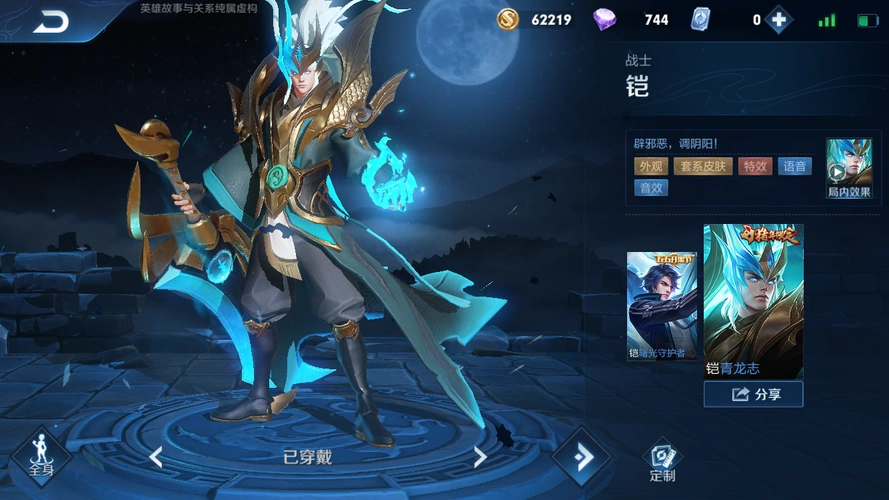Select the 外观 tag
The image size is (889, 500).
(651, 166)
